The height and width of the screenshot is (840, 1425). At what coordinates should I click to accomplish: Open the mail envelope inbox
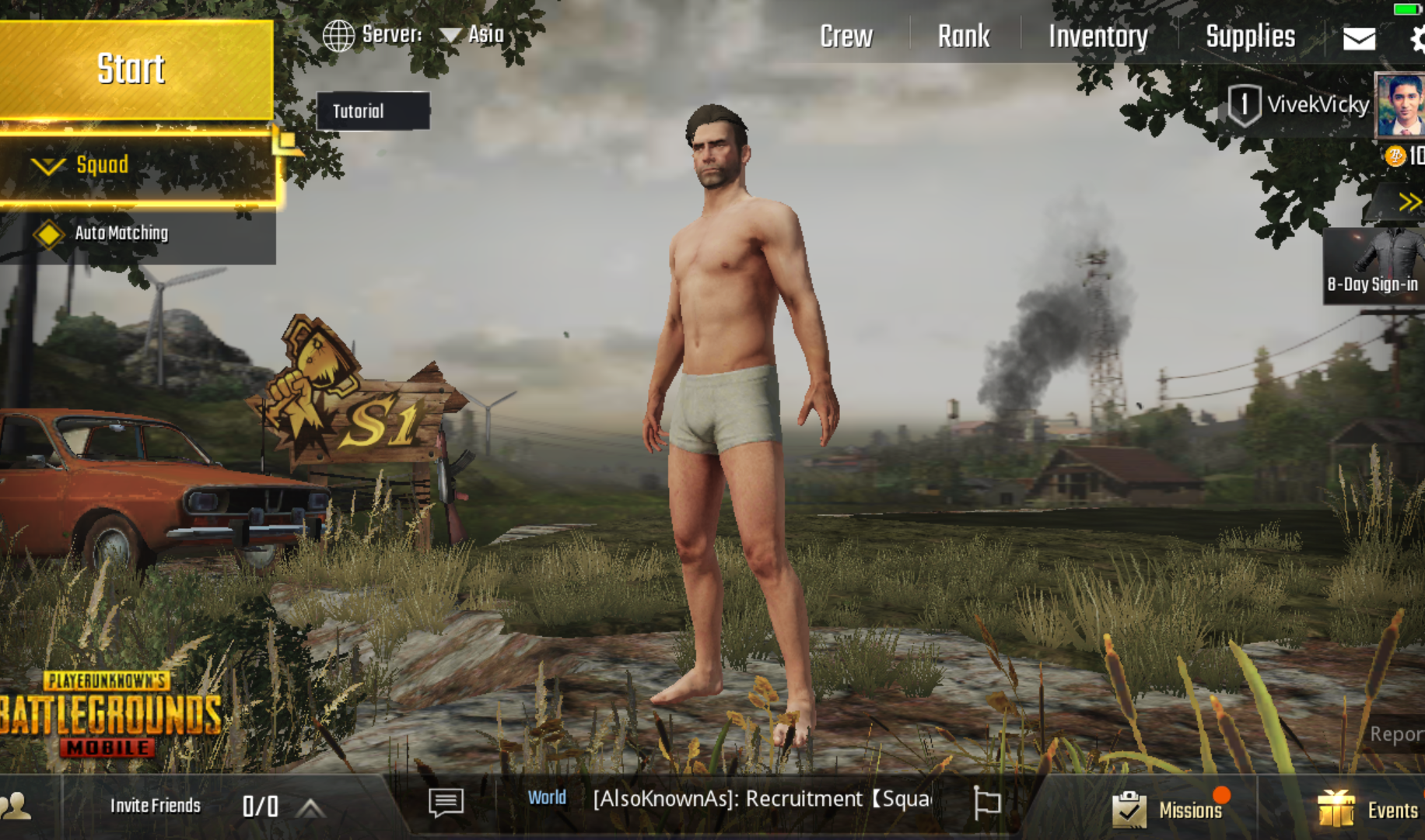pyautogui.click(x=1359, y=38)
